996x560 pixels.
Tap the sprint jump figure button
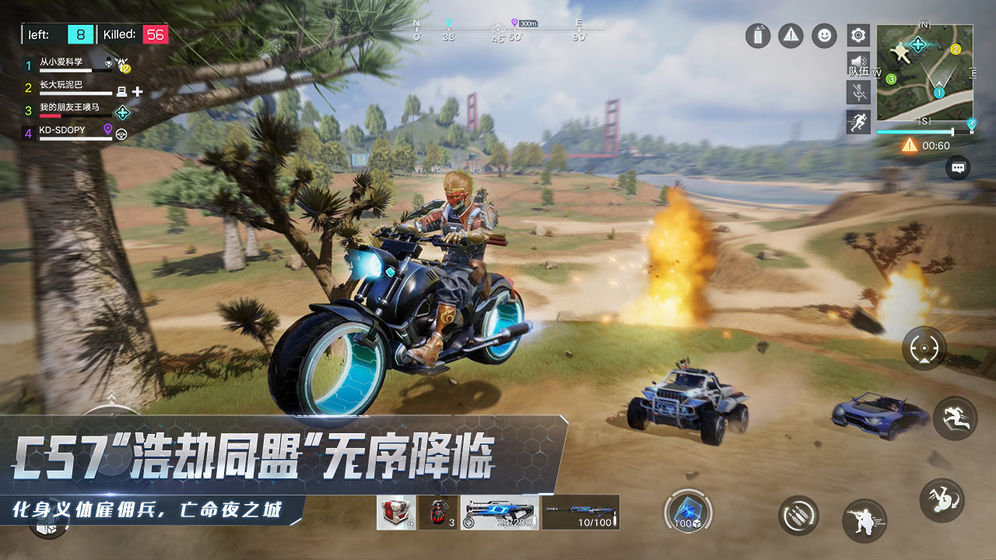pyautogui.click(x=954, y=419)
